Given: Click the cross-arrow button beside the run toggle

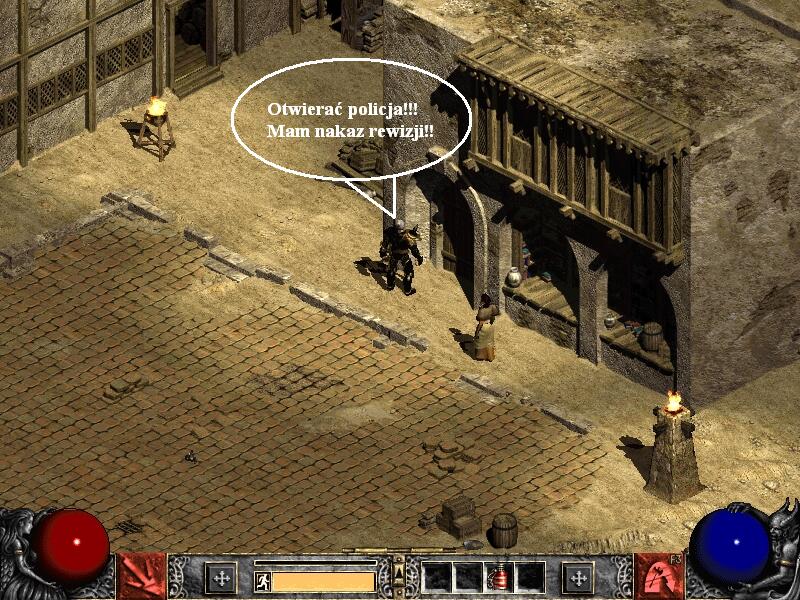Looking at the screenshot, I should click(221, 577).
